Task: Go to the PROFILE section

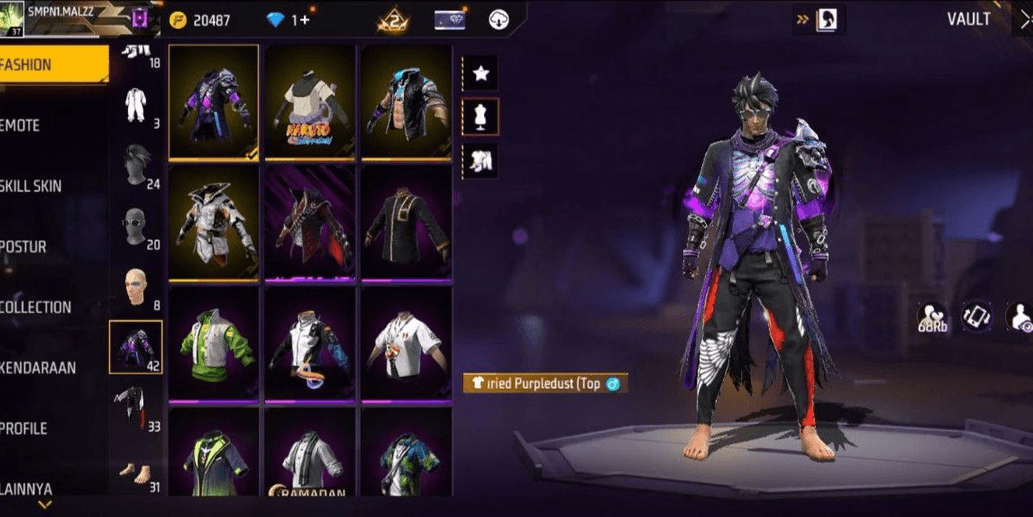Action: point(40,428)
